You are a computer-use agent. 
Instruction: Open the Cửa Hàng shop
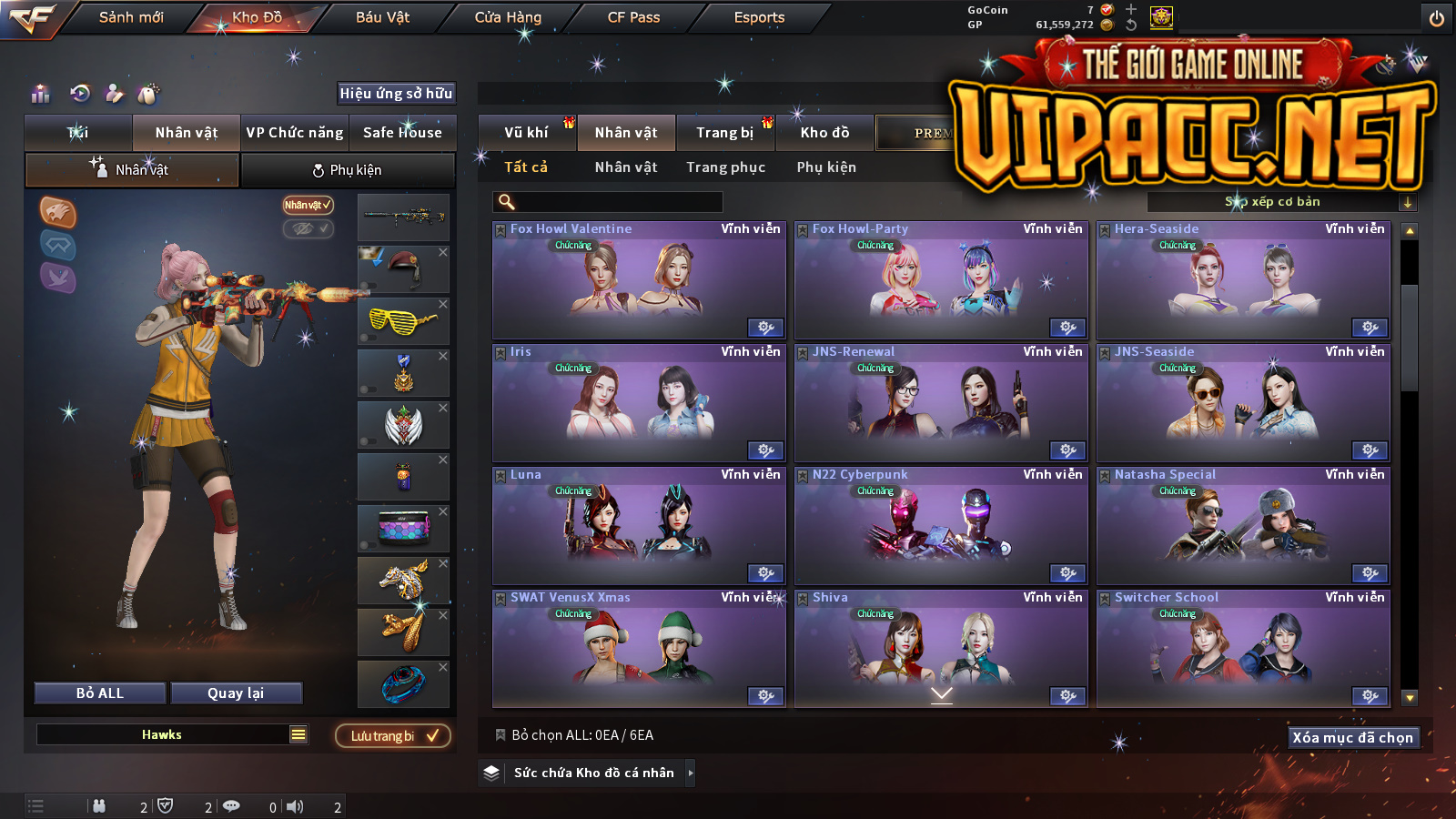coord(508,17)
